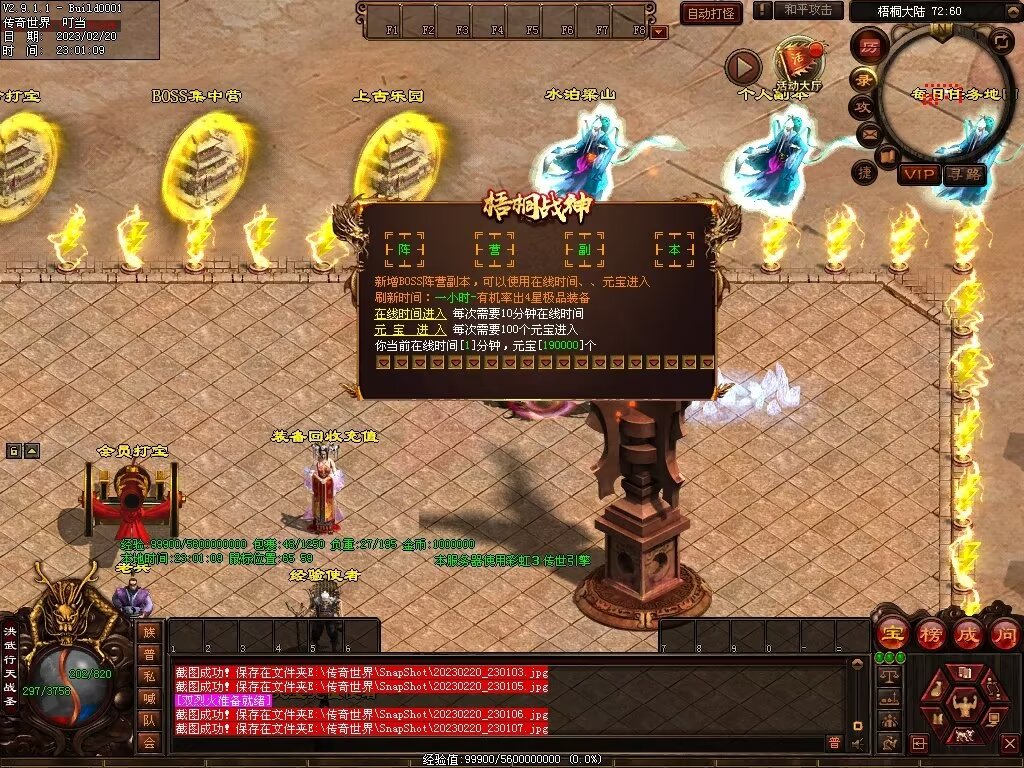Toggle the 和平攻击 attack mode button
Viewport: 1024px width, 768px height.
(x=807, y=10)
